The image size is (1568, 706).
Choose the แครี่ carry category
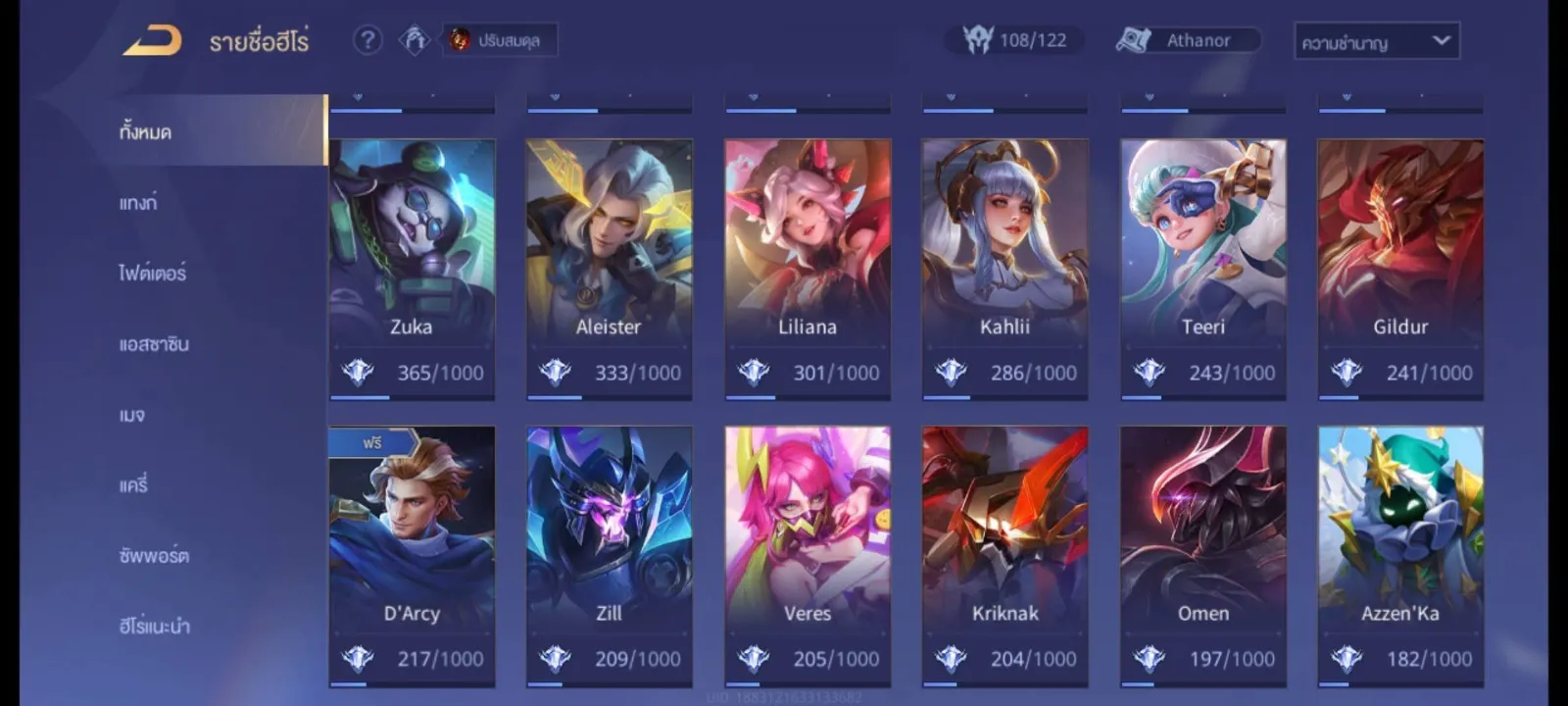[133, 484]
